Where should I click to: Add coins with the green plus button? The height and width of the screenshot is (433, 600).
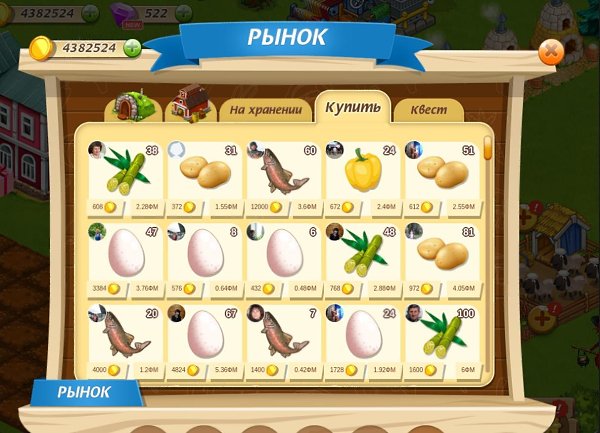point(132,48)
